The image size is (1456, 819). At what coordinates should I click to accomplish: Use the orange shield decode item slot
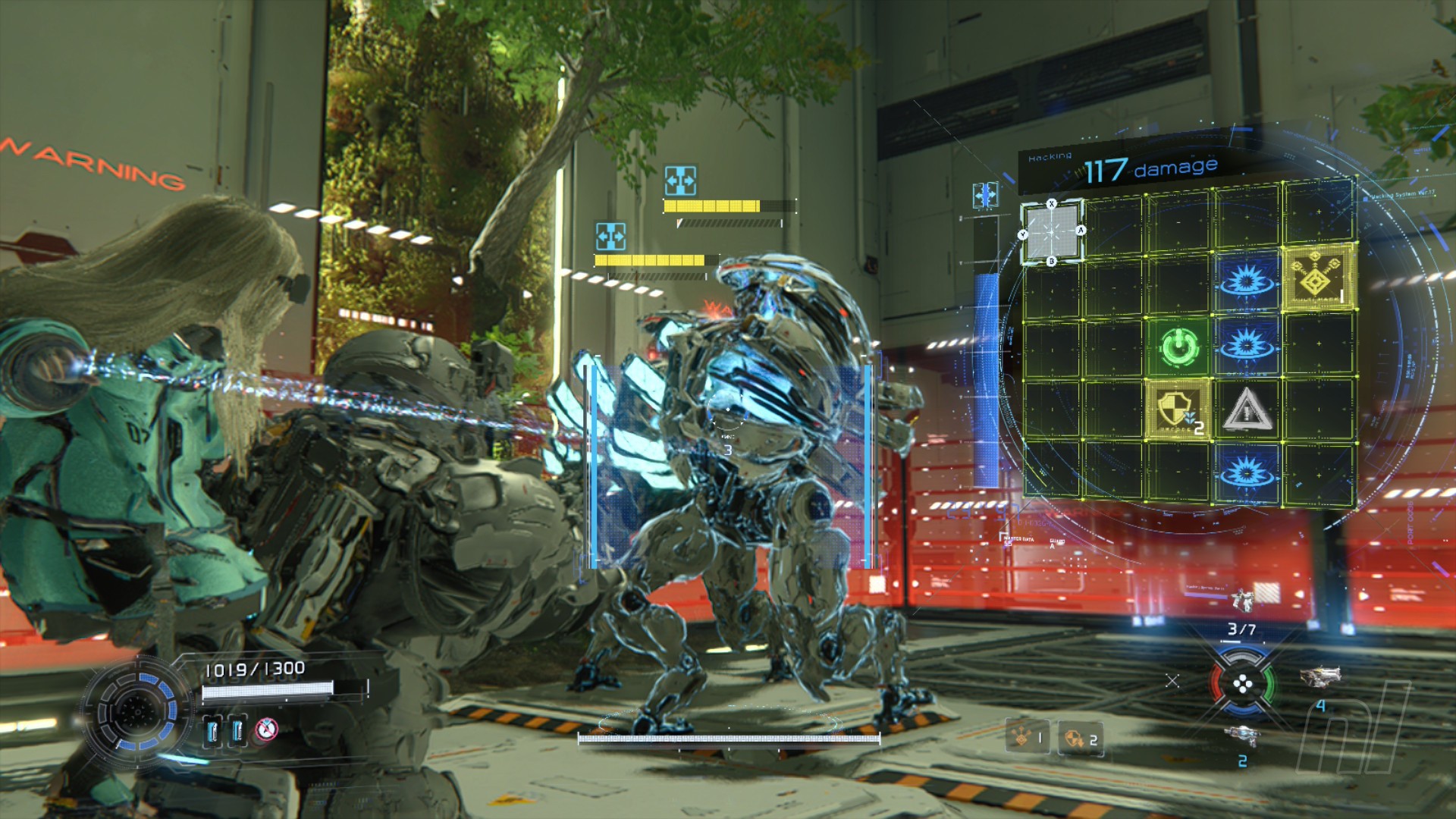point(1081,739)
